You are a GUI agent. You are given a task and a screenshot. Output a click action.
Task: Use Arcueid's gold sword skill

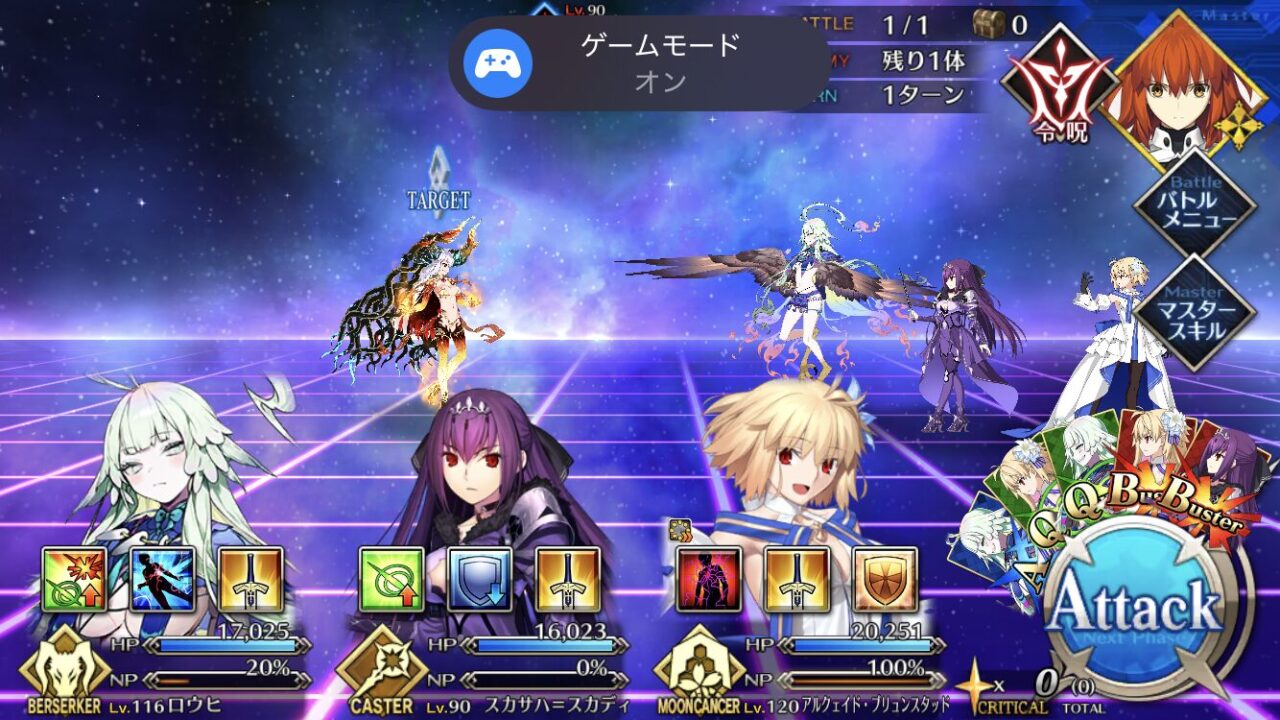[x=797, y=579]
